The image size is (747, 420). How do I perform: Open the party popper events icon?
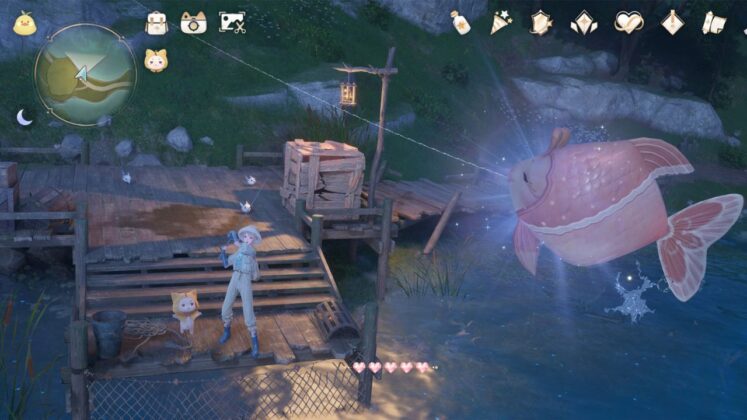500,22
